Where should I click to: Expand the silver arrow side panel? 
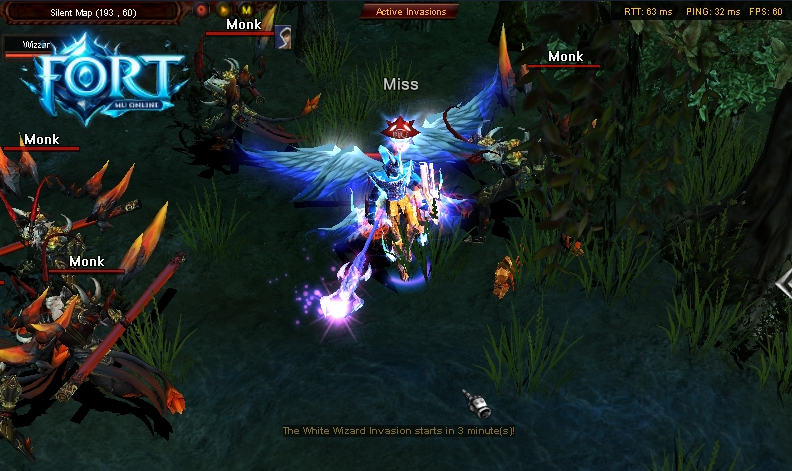[x=784, y=285]
